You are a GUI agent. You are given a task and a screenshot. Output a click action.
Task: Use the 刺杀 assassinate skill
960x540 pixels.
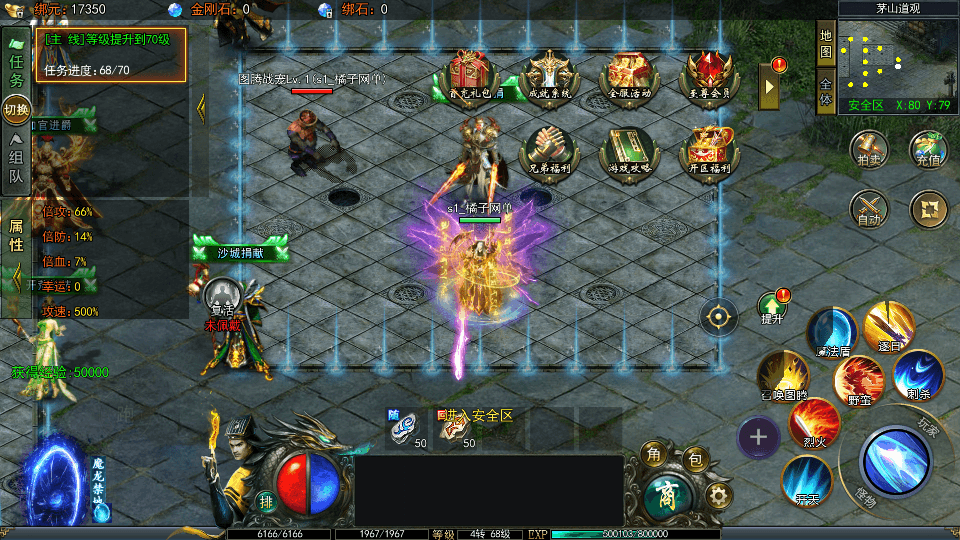point(917,375)
